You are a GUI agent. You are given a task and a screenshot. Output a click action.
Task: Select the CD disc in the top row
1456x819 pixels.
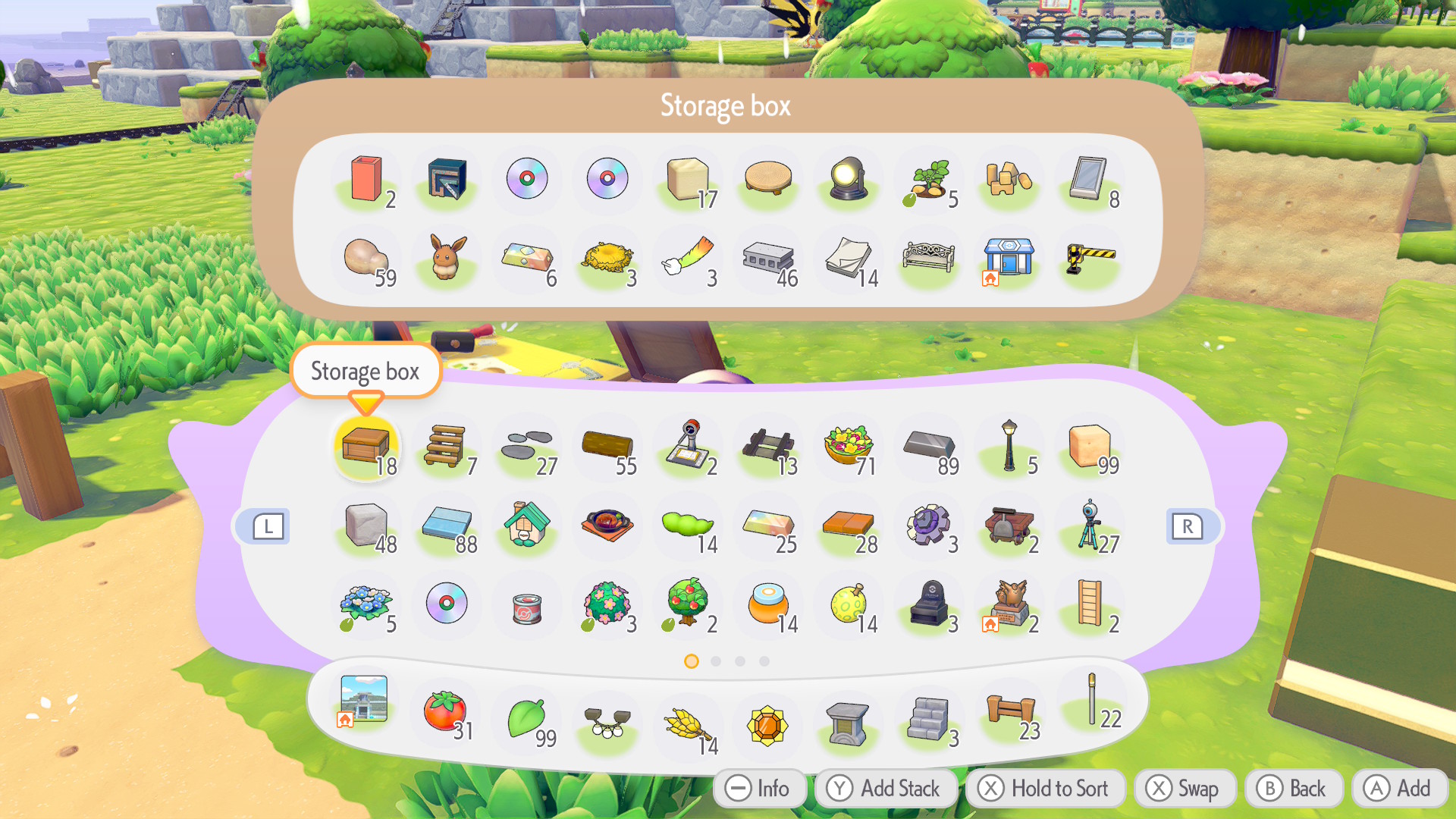(x=527, y=179)
